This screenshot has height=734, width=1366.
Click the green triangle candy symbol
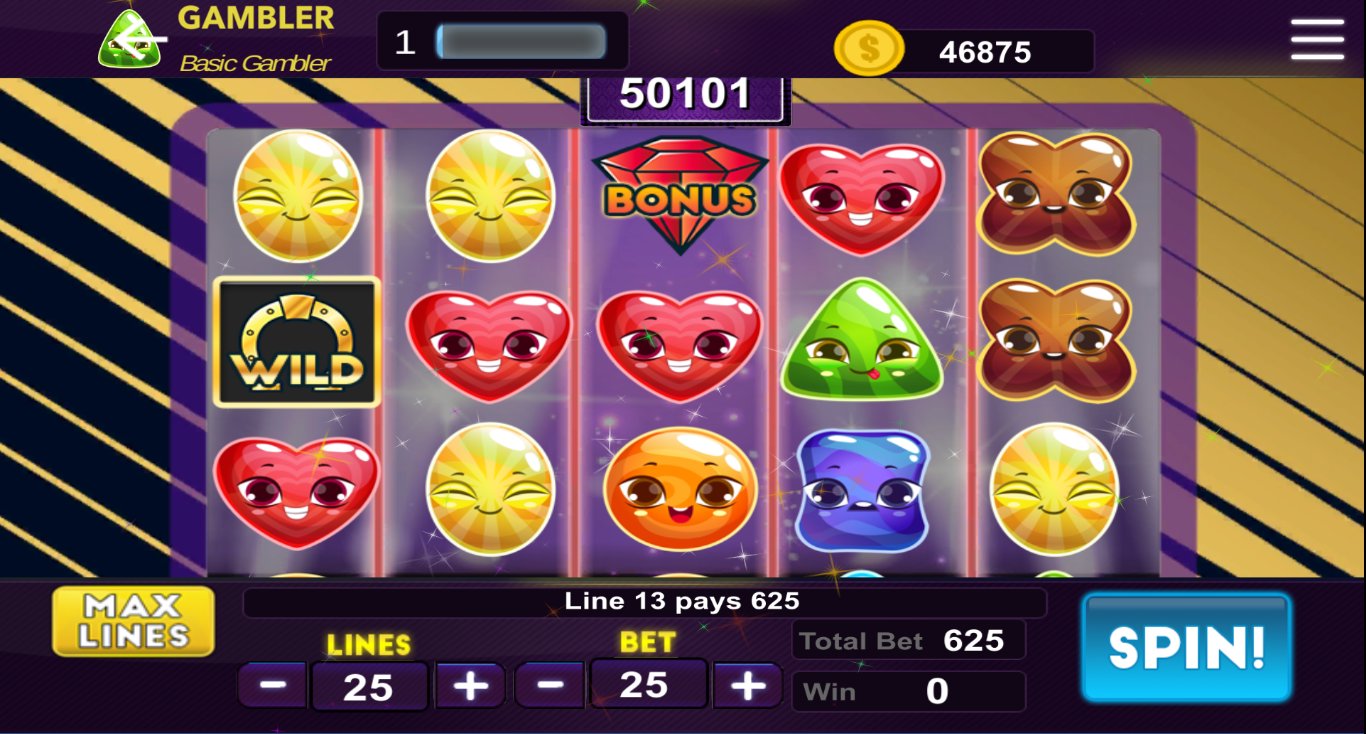862,344
